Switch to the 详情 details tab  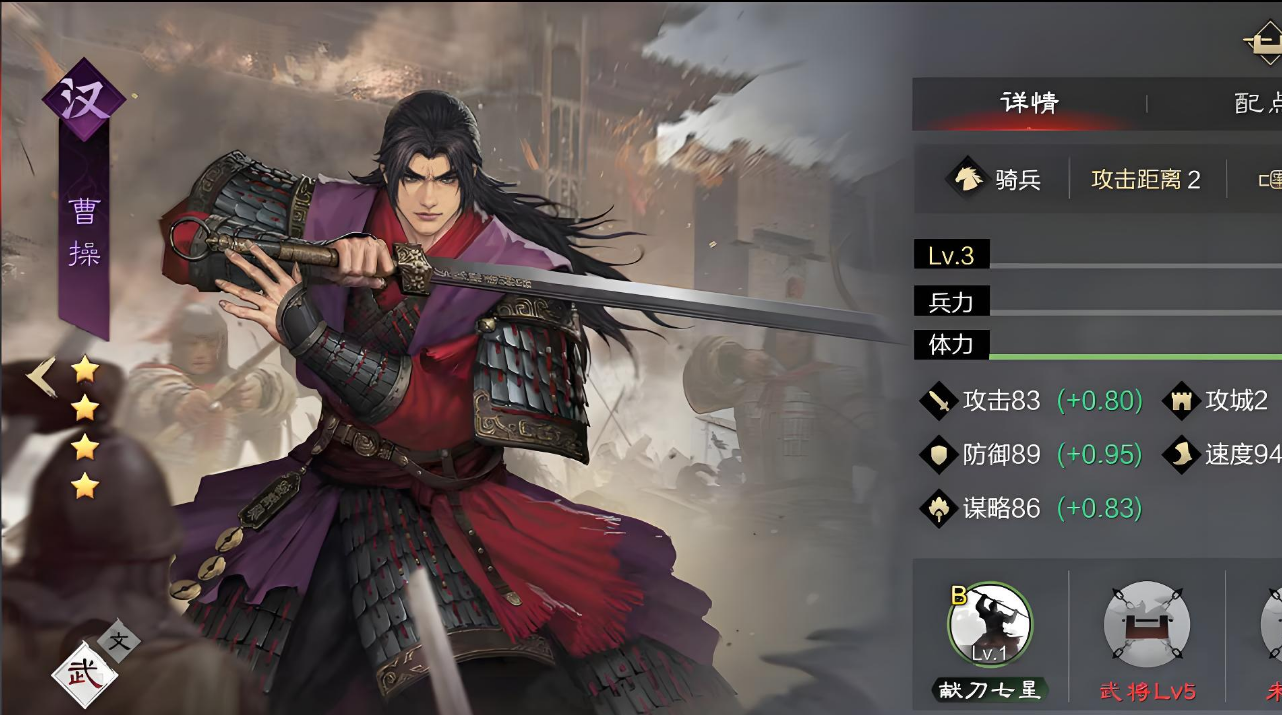[1029, 103]
